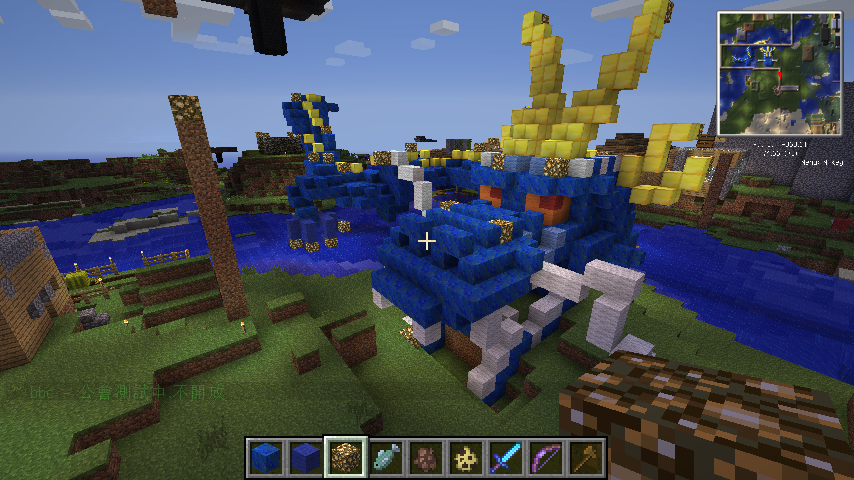Switch to the golden shovel slot
854x480 pixels.
click(586, 458)
